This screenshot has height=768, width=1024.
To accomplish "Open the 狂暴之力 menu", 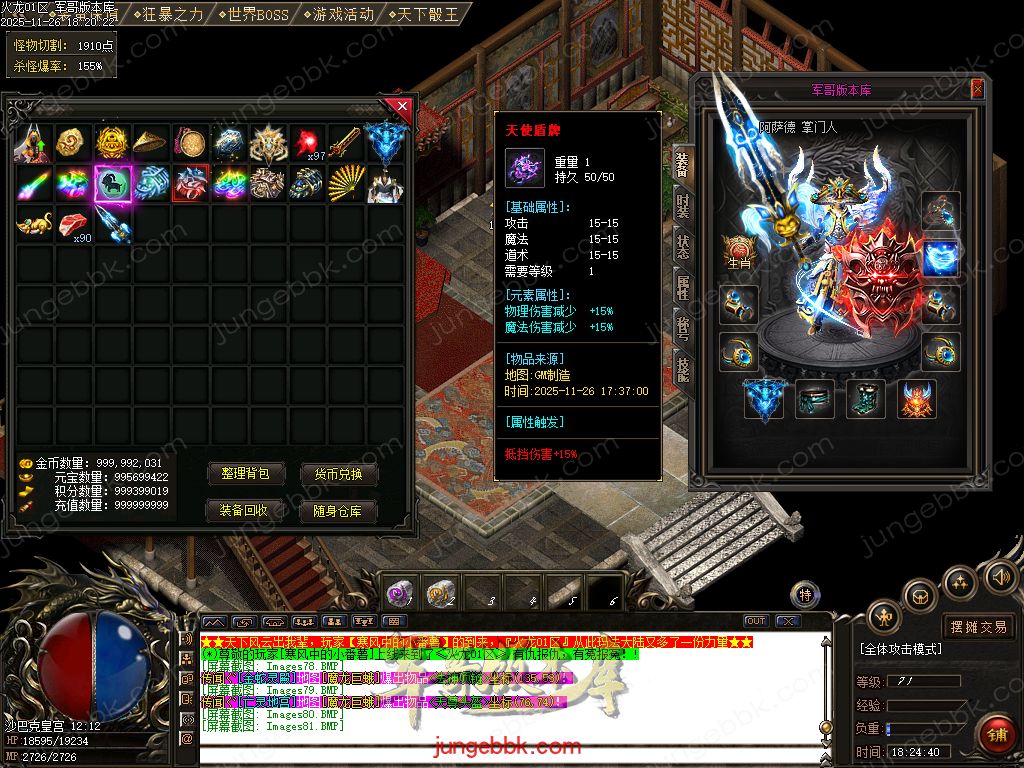I will [173, 14].
